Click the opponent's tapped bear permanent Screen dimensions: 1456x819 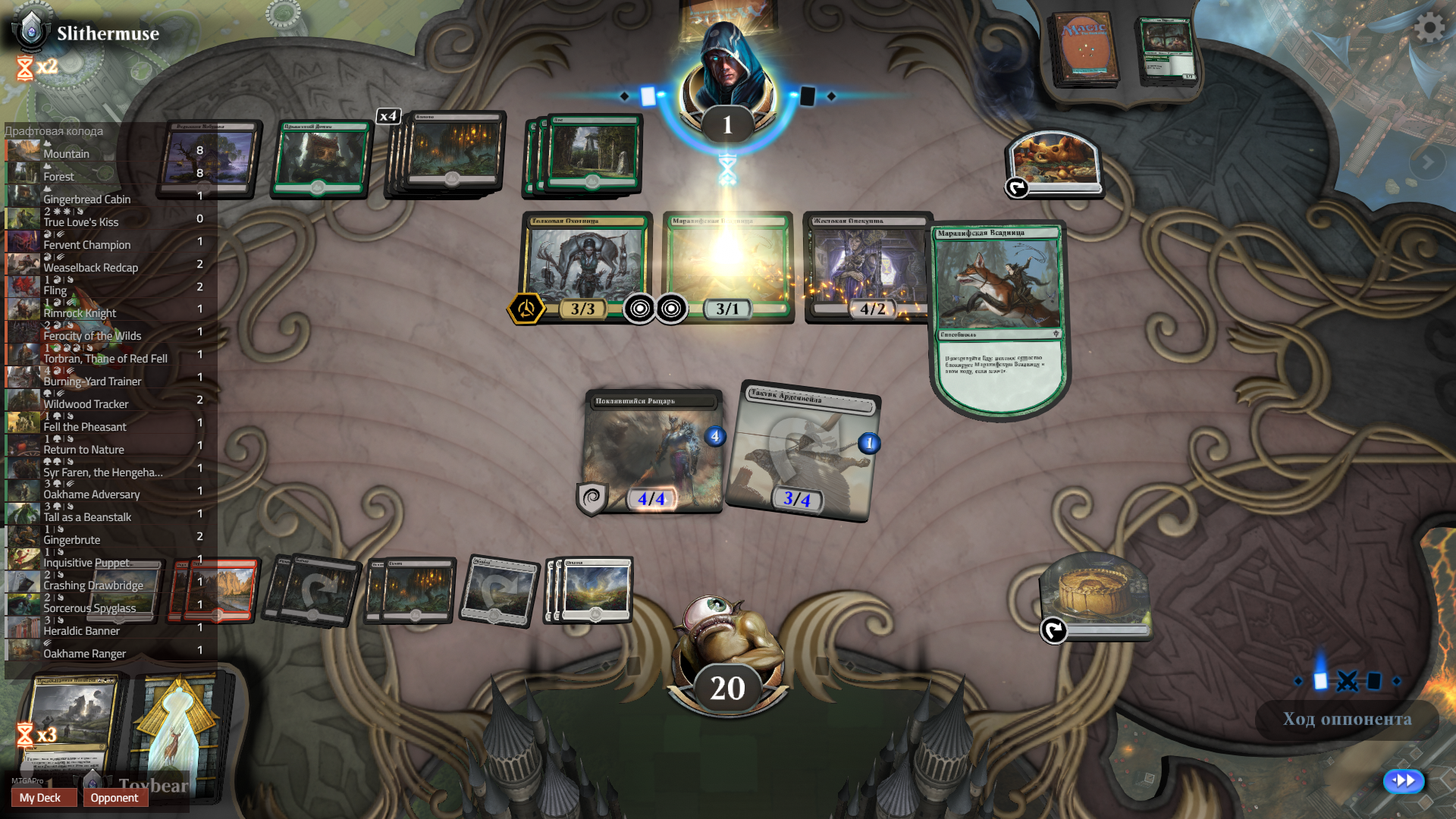point(1056,163)
